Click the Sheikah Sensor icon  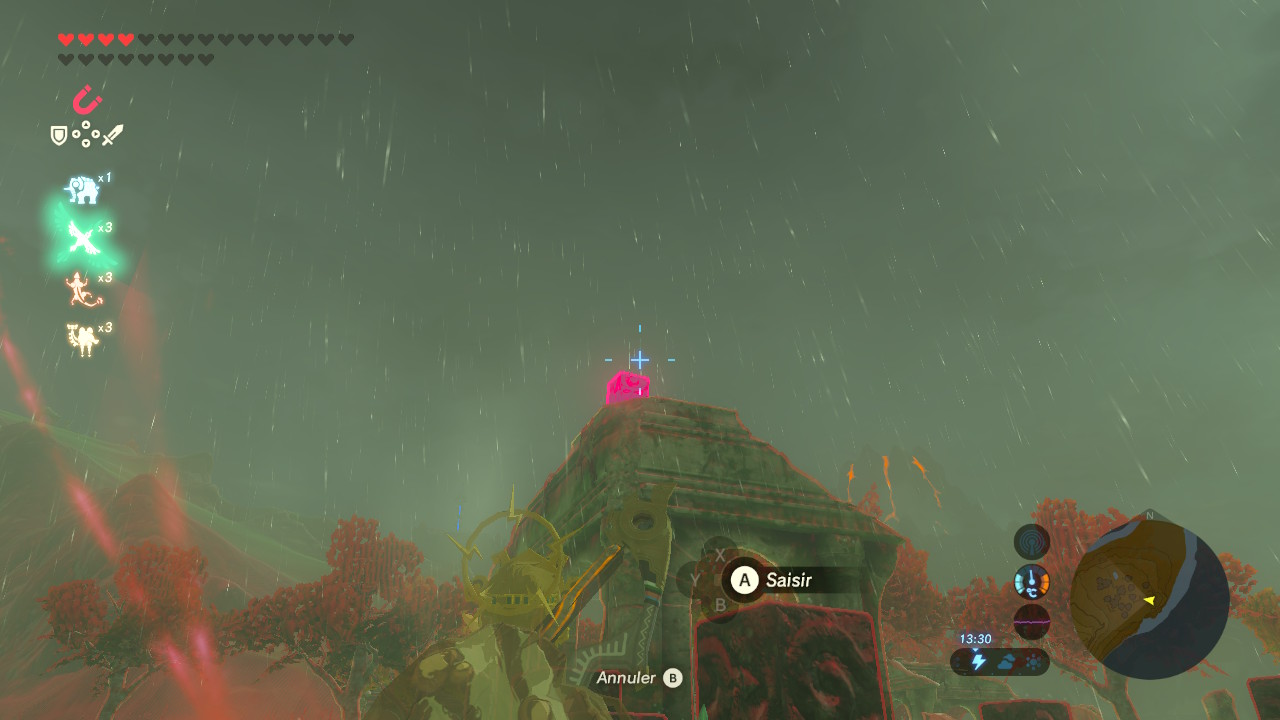(1032, 542)
